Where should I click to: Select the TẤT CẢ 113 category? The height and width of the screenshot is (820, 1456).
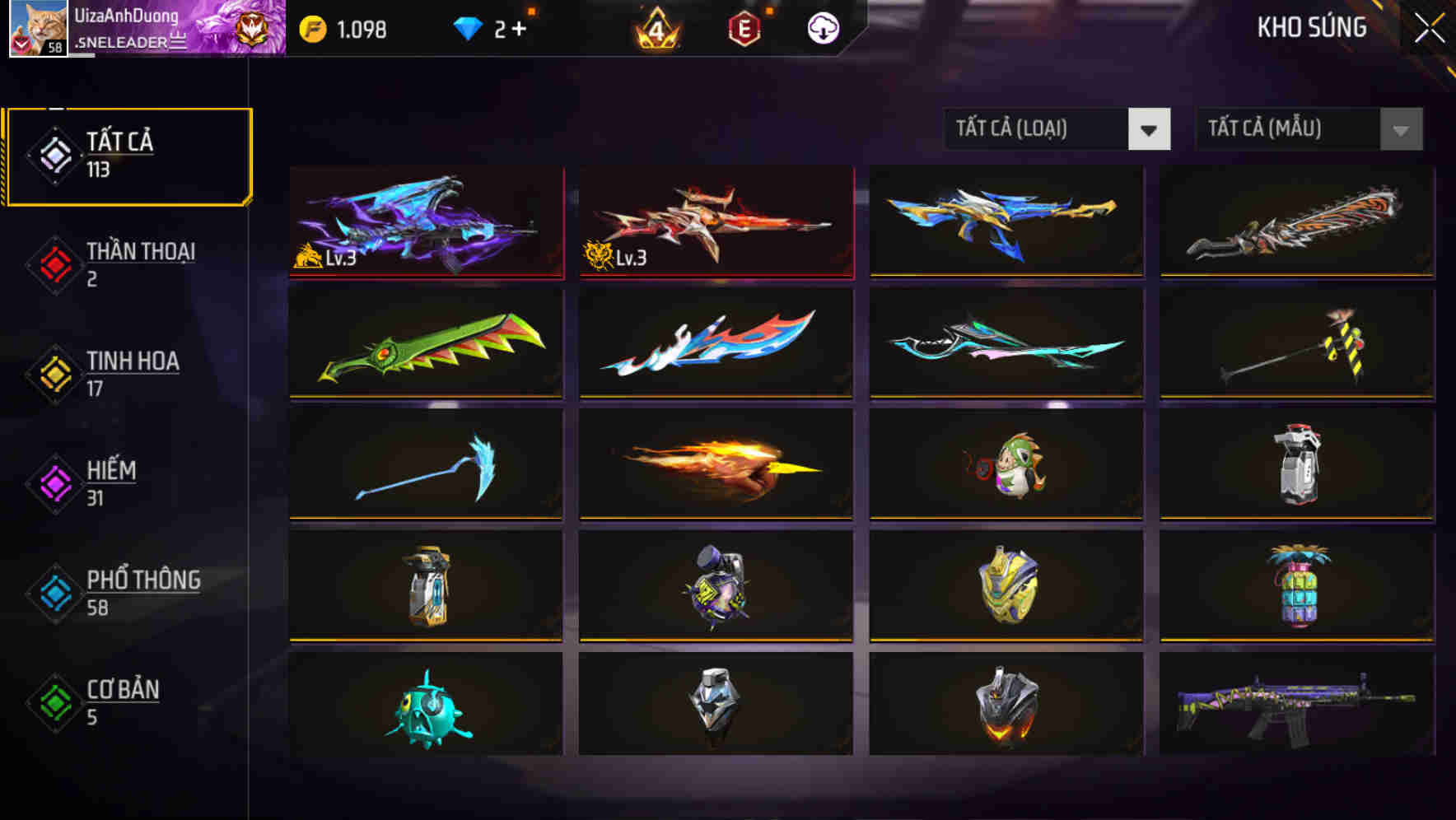128,155
